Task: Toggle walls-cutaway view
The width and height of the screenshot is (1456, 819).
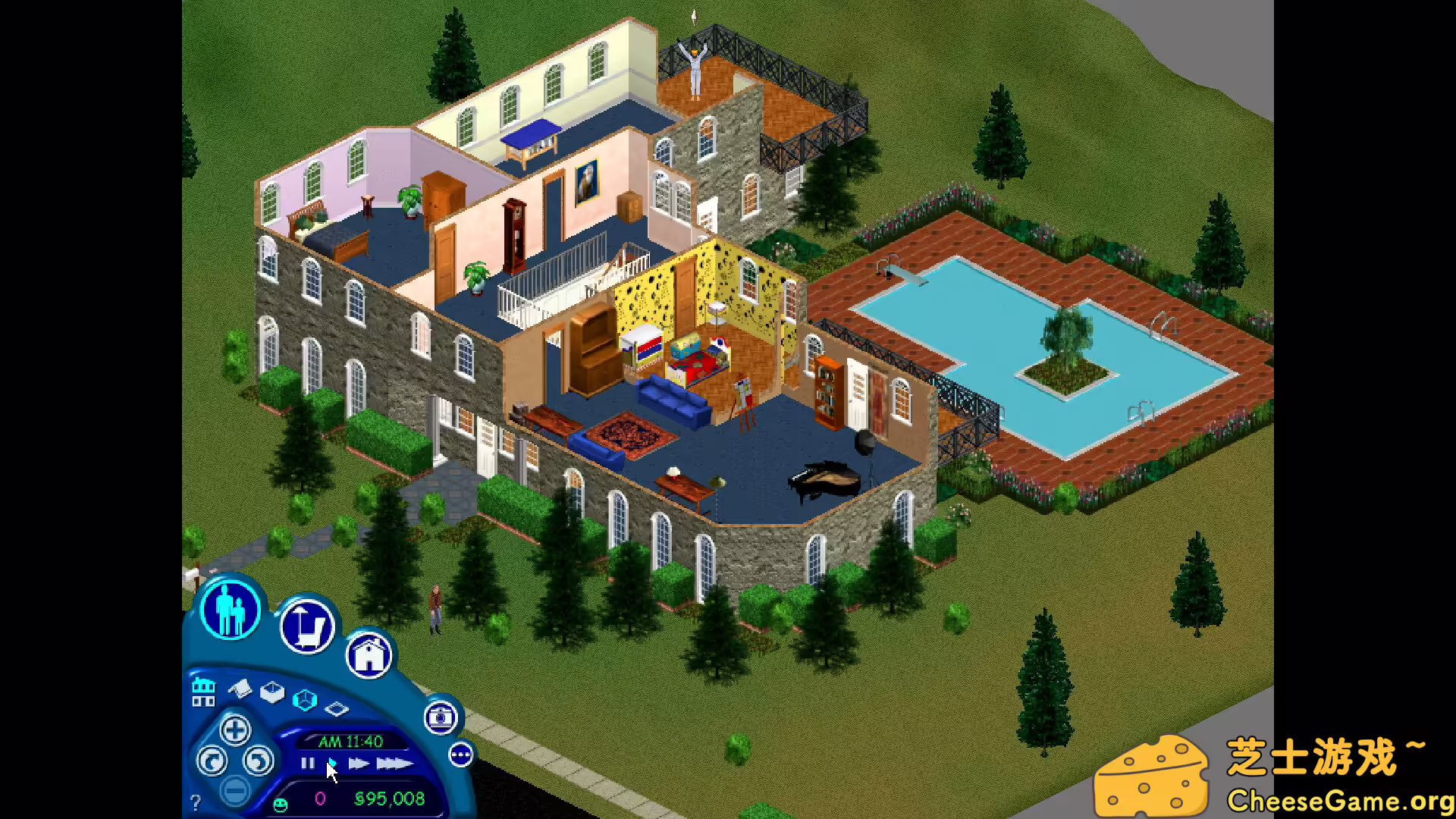Action: tap(271, 693)
